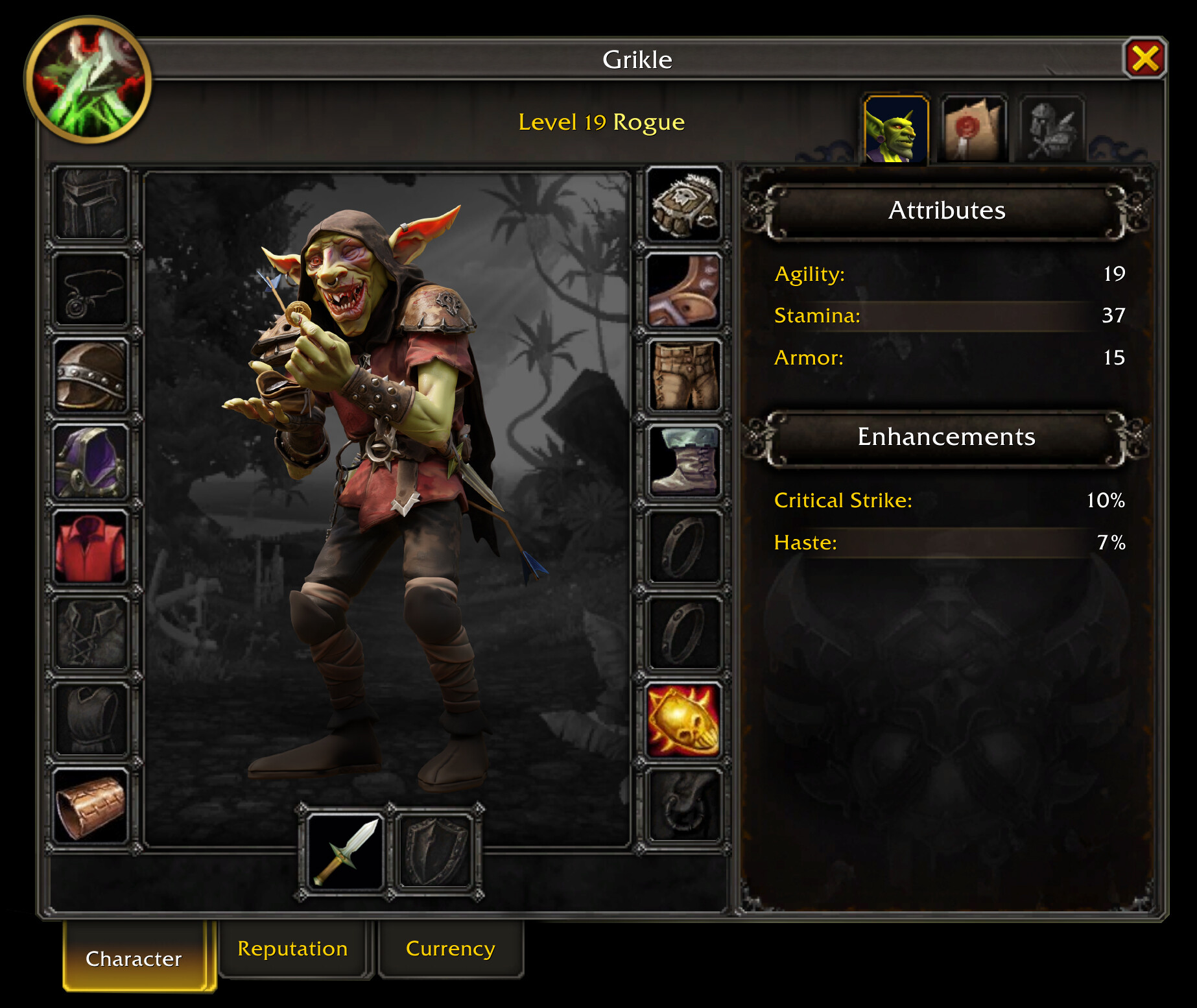Image resolution: width=1197 pixels, height=1008 pixels.
Task: Click the equipped dagger main-hand slot
Action: (x=345, y=851)
